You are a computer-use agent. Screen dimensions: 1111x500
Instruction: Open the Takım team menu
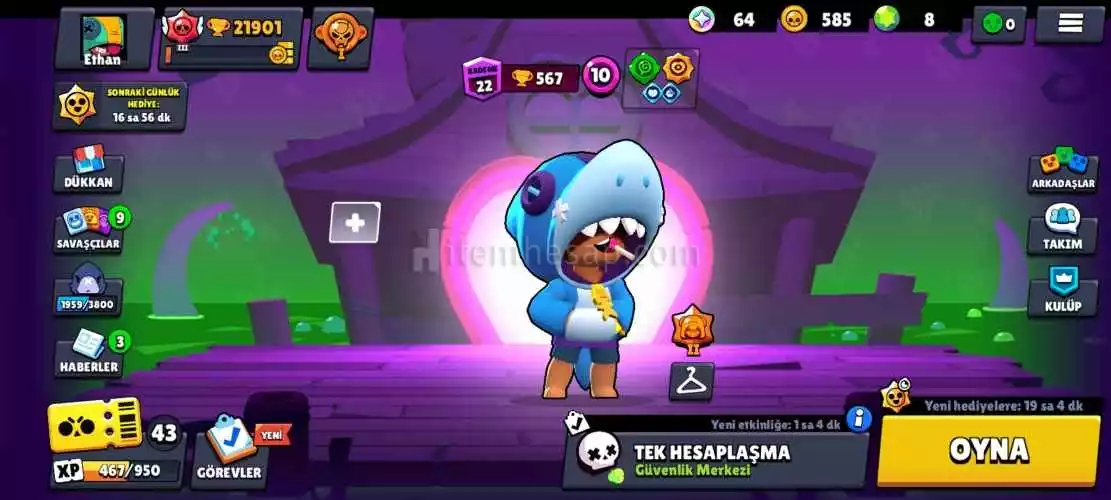click(x=1062, y=230)
